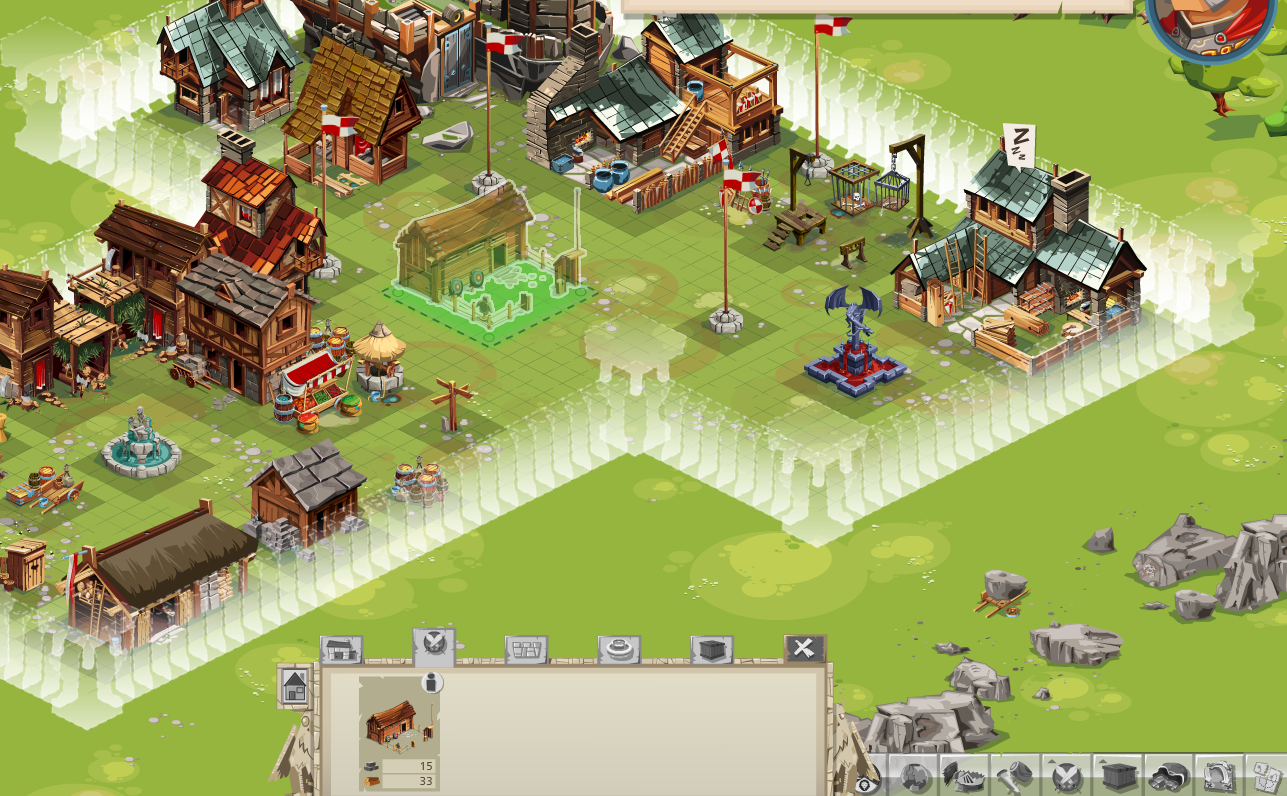The image size is (1287, 796).
Task: Close the build menu with the X
Action: coord(805,648)
